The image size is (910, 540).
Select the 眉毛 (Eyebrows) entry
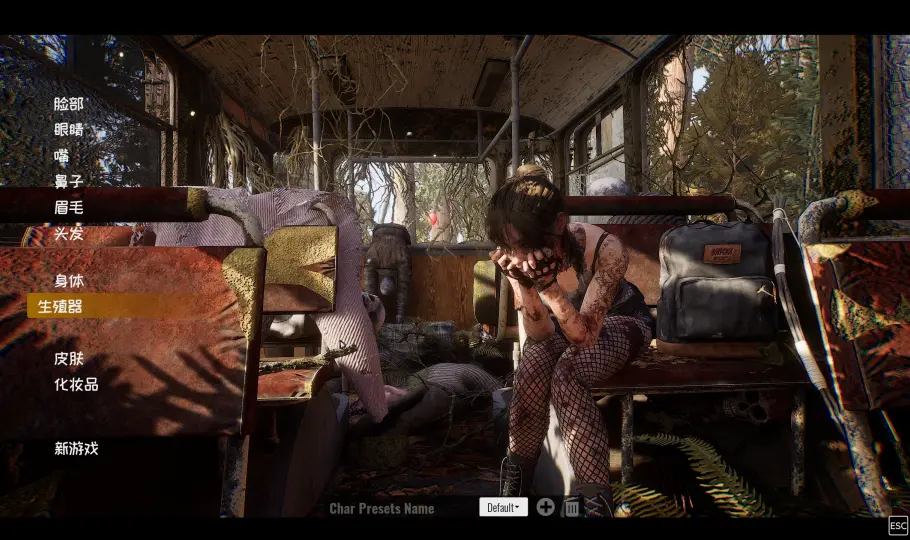pyautogui.click(x=69, y=207)
